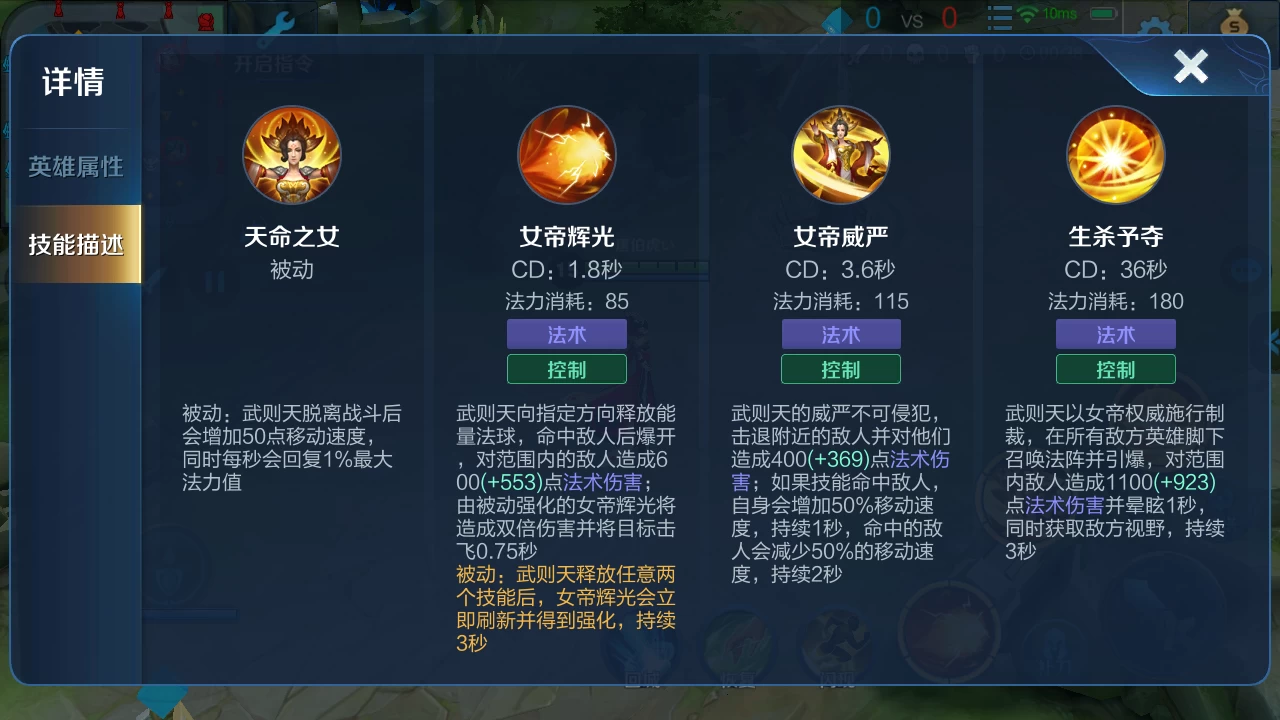Tap the 法术 tag beneath 女帝威严

841,335
